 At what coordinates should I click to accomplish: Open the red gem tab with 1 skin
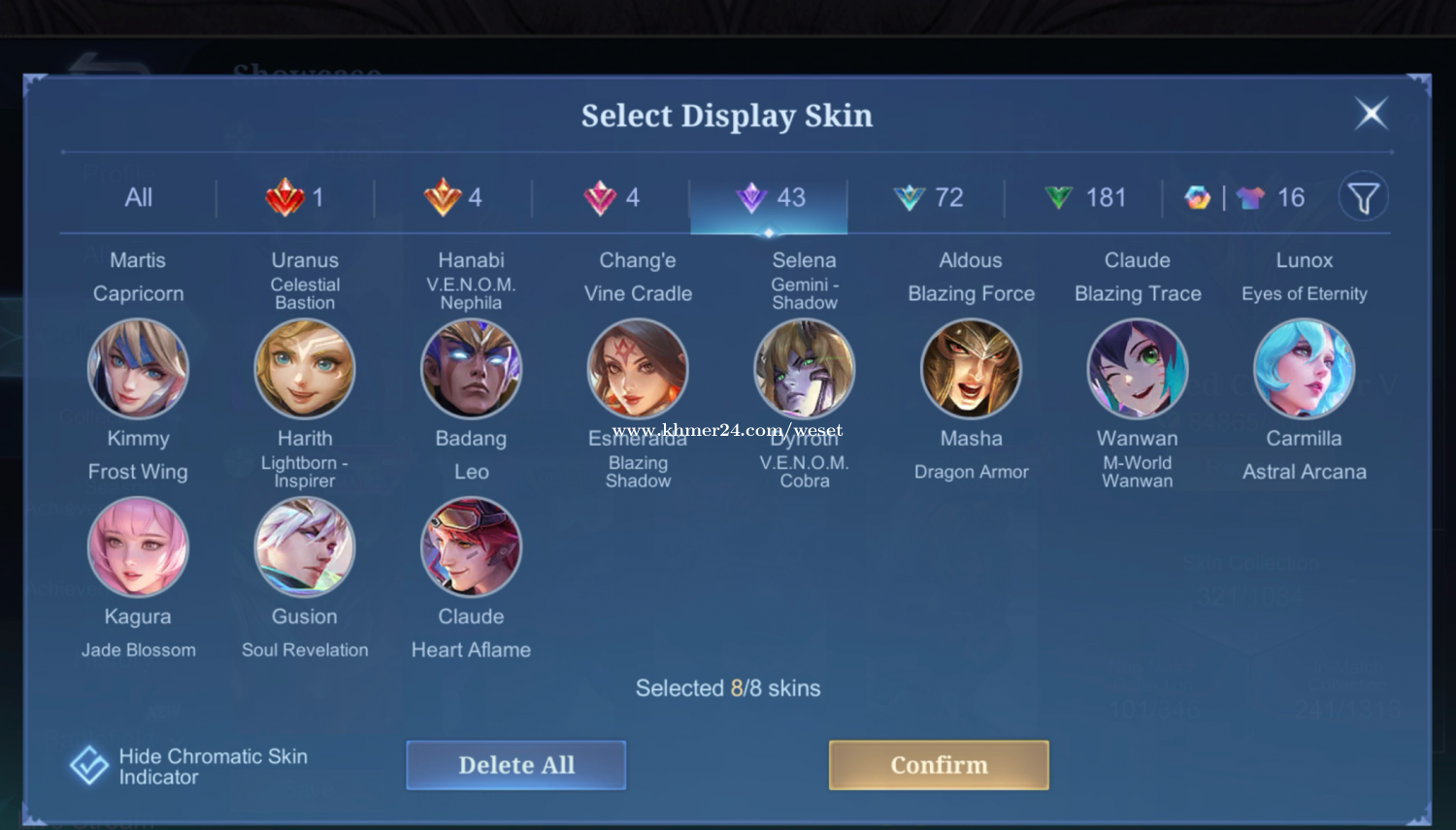294,198
